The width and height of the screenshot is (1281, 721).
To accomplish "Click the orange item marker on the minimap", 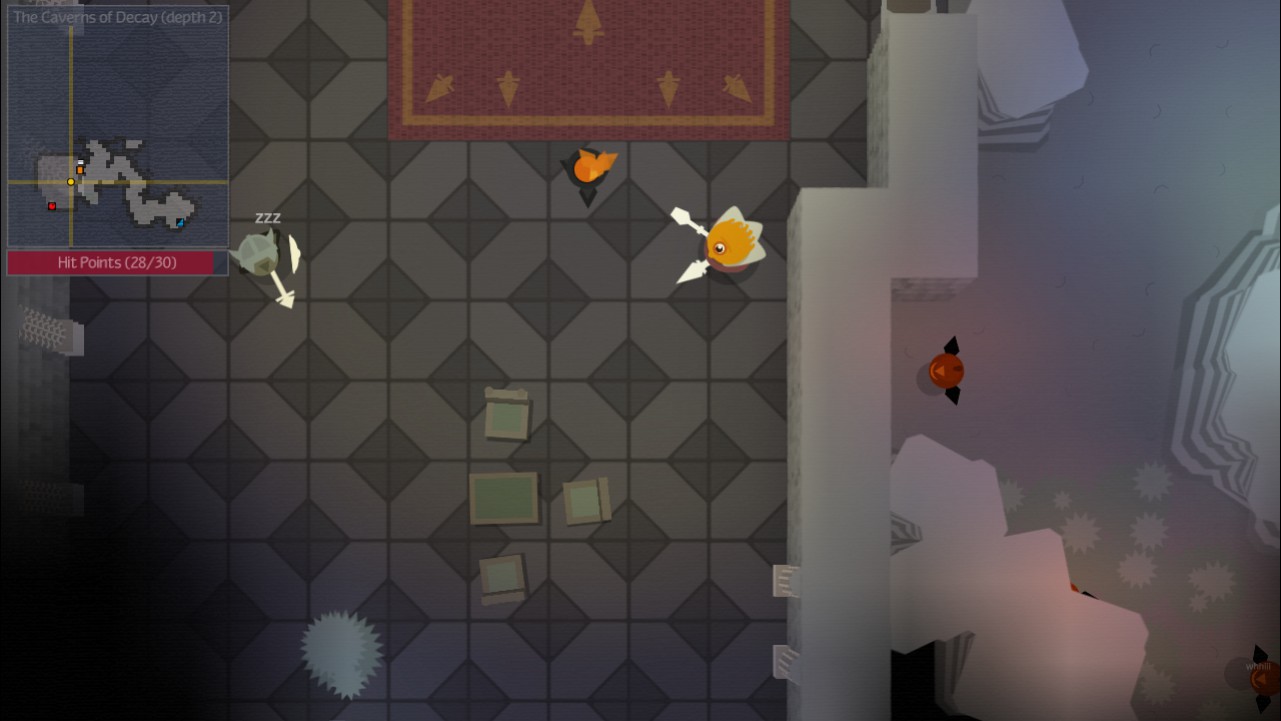I will [80, 170].
